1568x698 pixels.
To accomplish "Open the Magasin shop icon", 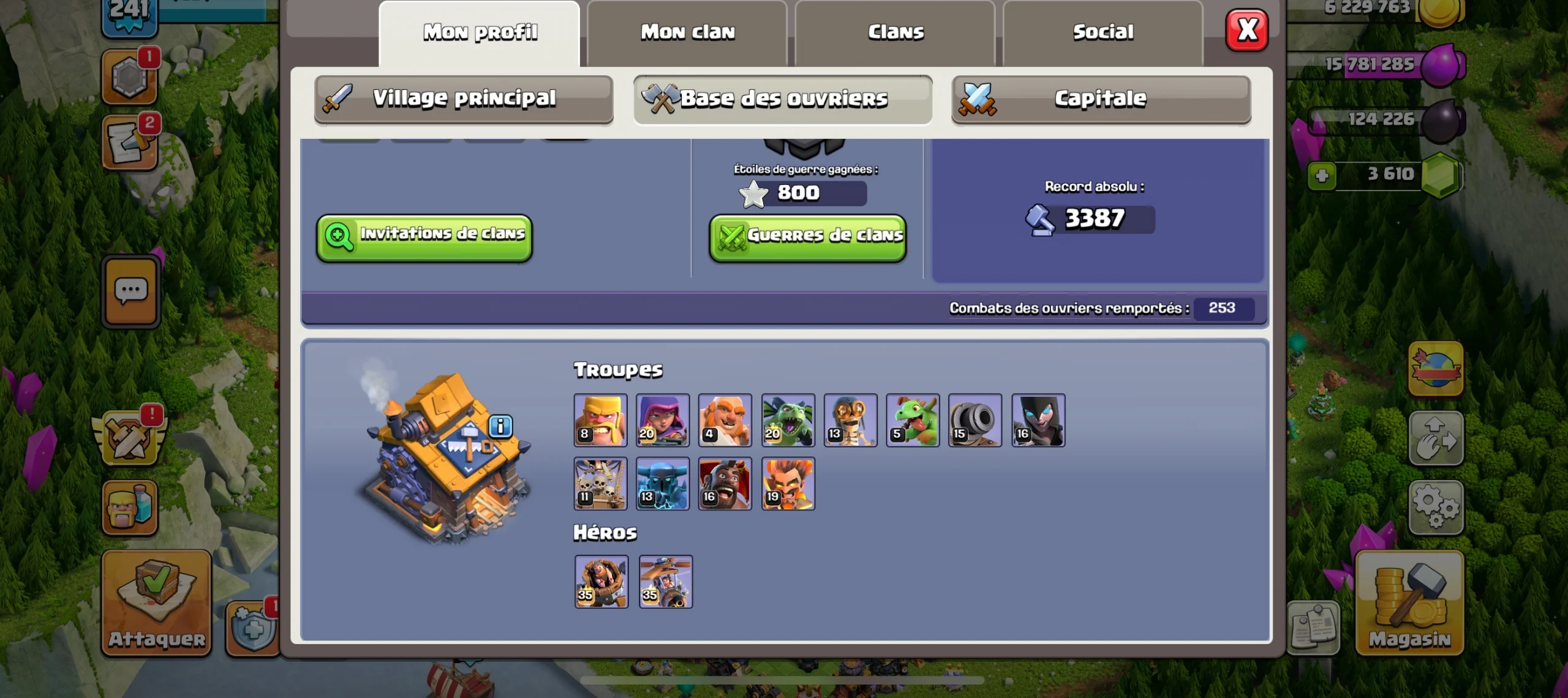I will pyautogui.click(x=1409, y=603).
